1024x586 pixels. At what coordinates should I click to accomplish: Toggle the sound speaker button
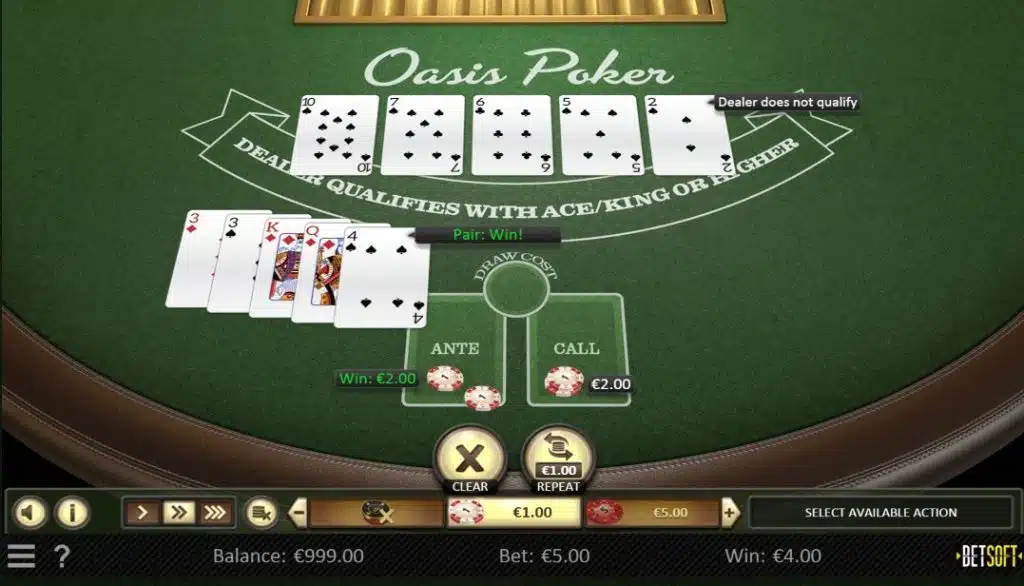[30, 513]
